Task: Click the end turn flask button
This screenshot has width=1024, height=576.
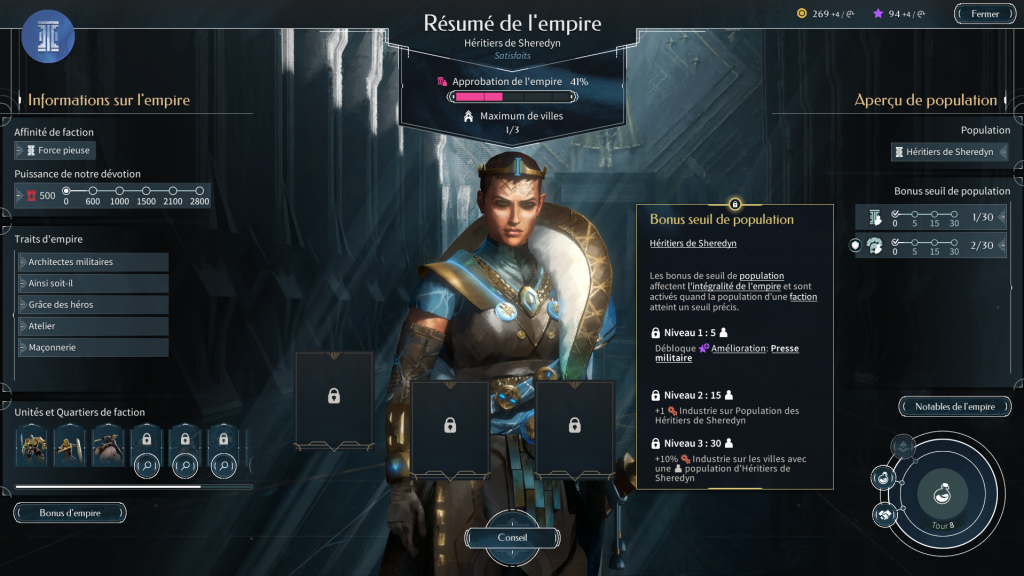Action: tap(939, 494)
